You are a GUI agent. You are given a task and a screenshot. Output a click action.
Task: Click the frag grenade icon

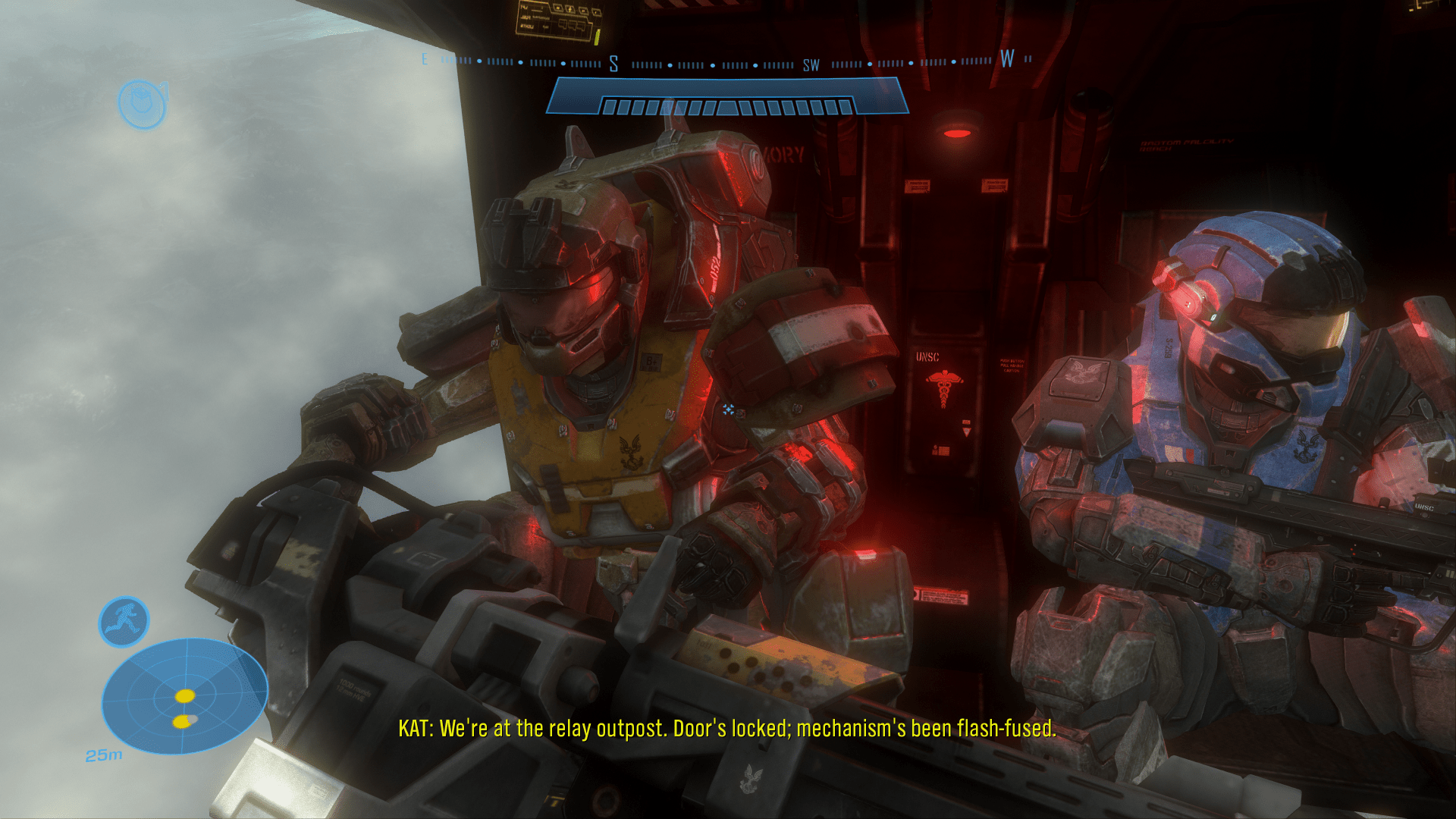(x=142, y=104)
